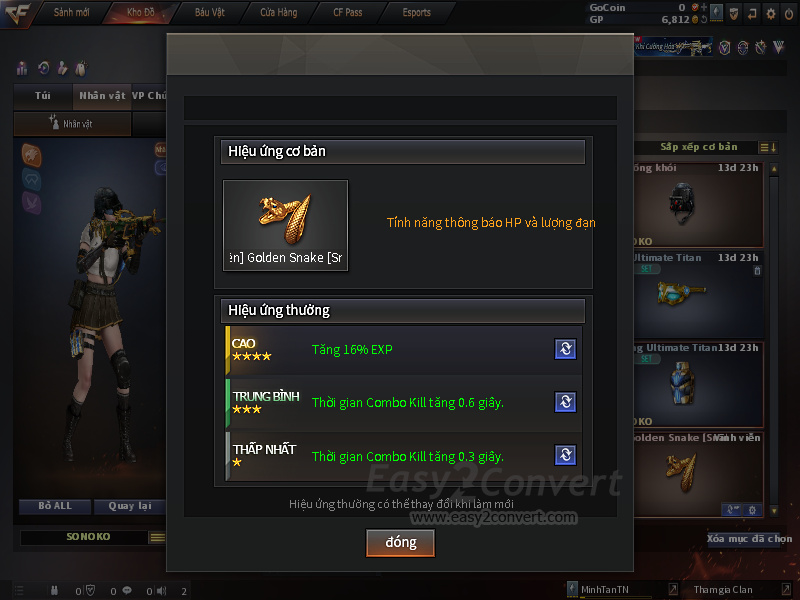Click the Sắp xếp cơ bản sort control

pyautogui.click(x=699, y=147)
